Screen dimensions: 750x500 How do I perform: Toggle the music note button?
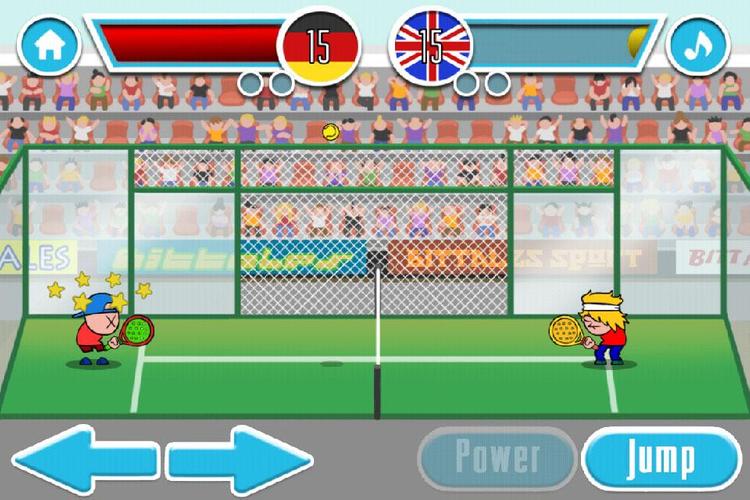[700, 45]
